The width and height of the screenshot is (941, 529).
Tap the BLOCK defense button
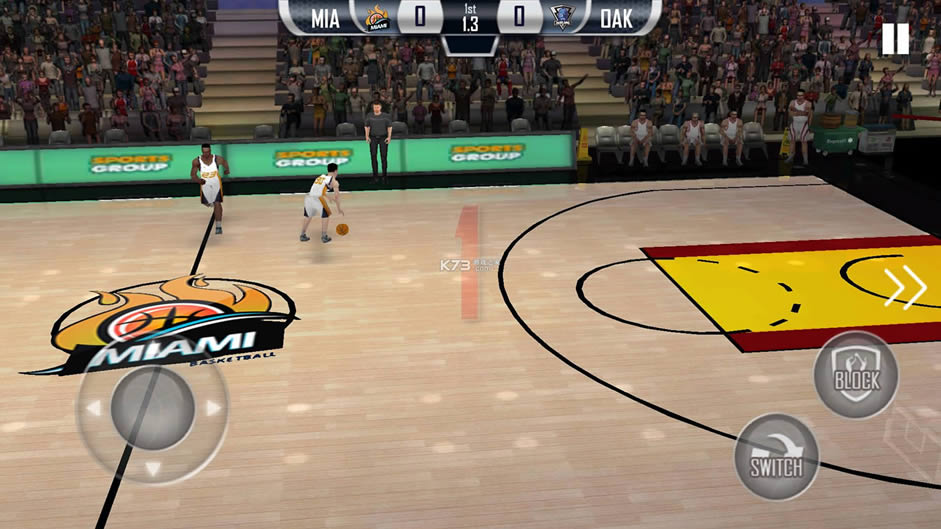pos(855,375)
